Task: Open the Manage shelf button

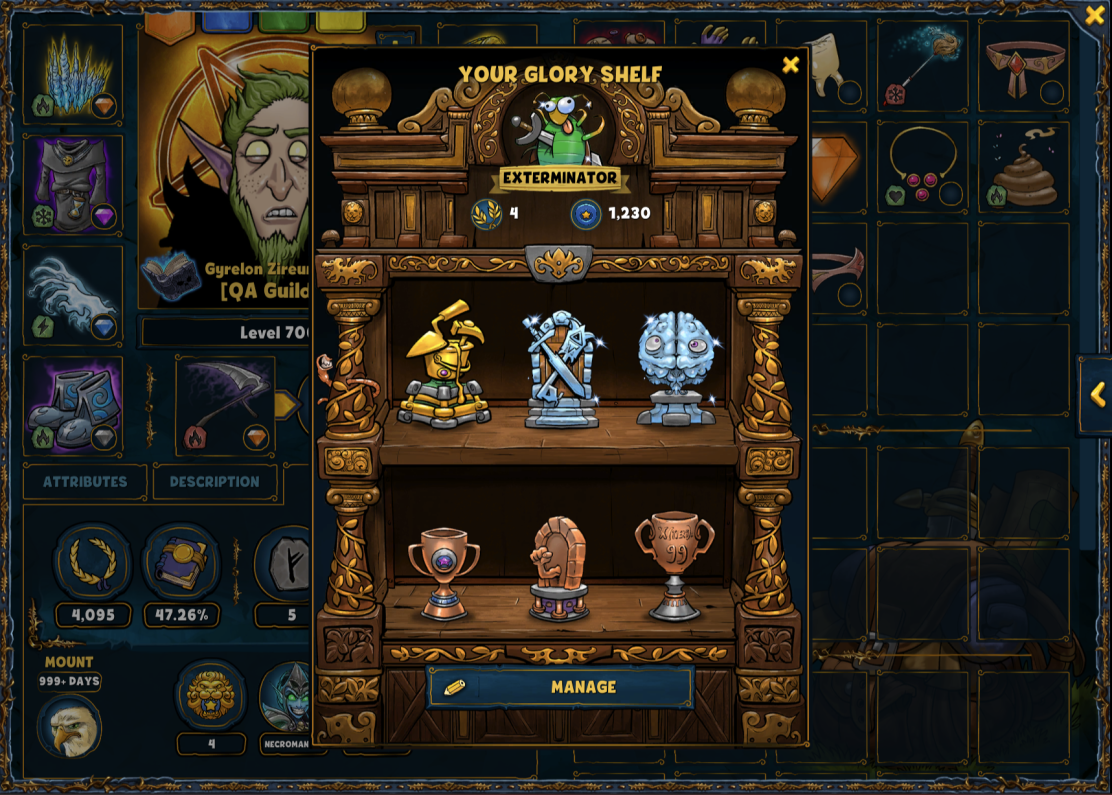Action: (560, 687)
